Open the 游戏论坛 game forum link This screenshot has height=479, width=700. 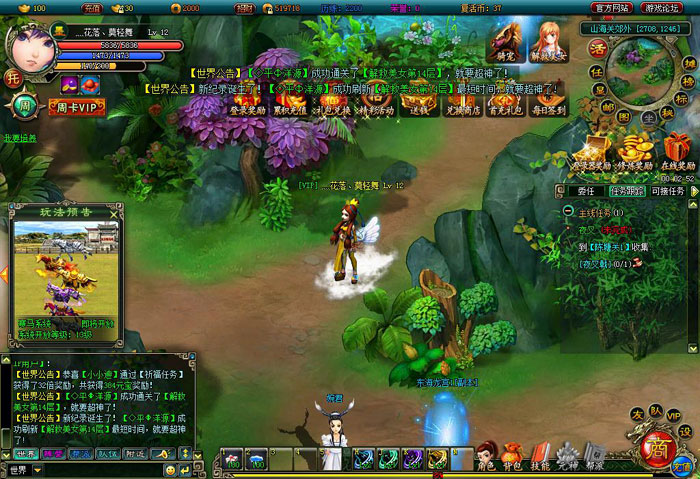tap(662, 7)
